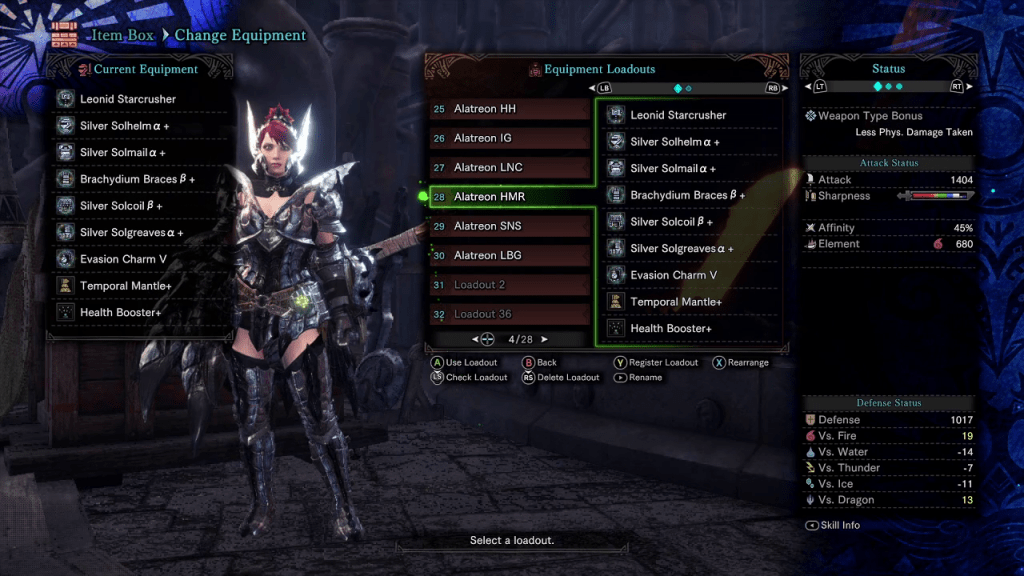Click the highlighted Alatreon HMR loadout
Screen dimensions: 1024x576
point(508,197)
